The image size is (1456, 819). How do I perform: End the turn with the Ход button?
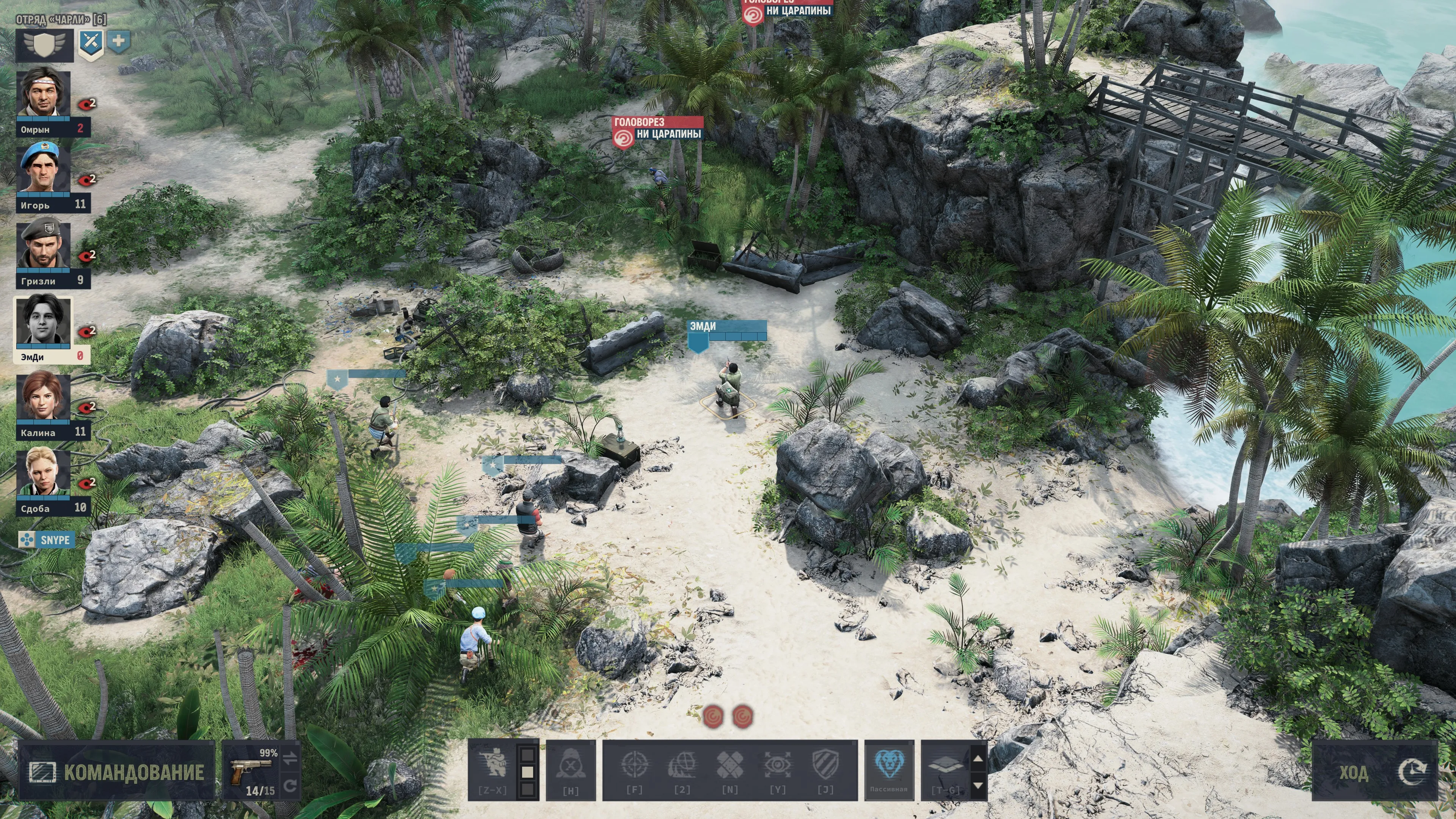pyautogui.click(x=1374, y=772)
